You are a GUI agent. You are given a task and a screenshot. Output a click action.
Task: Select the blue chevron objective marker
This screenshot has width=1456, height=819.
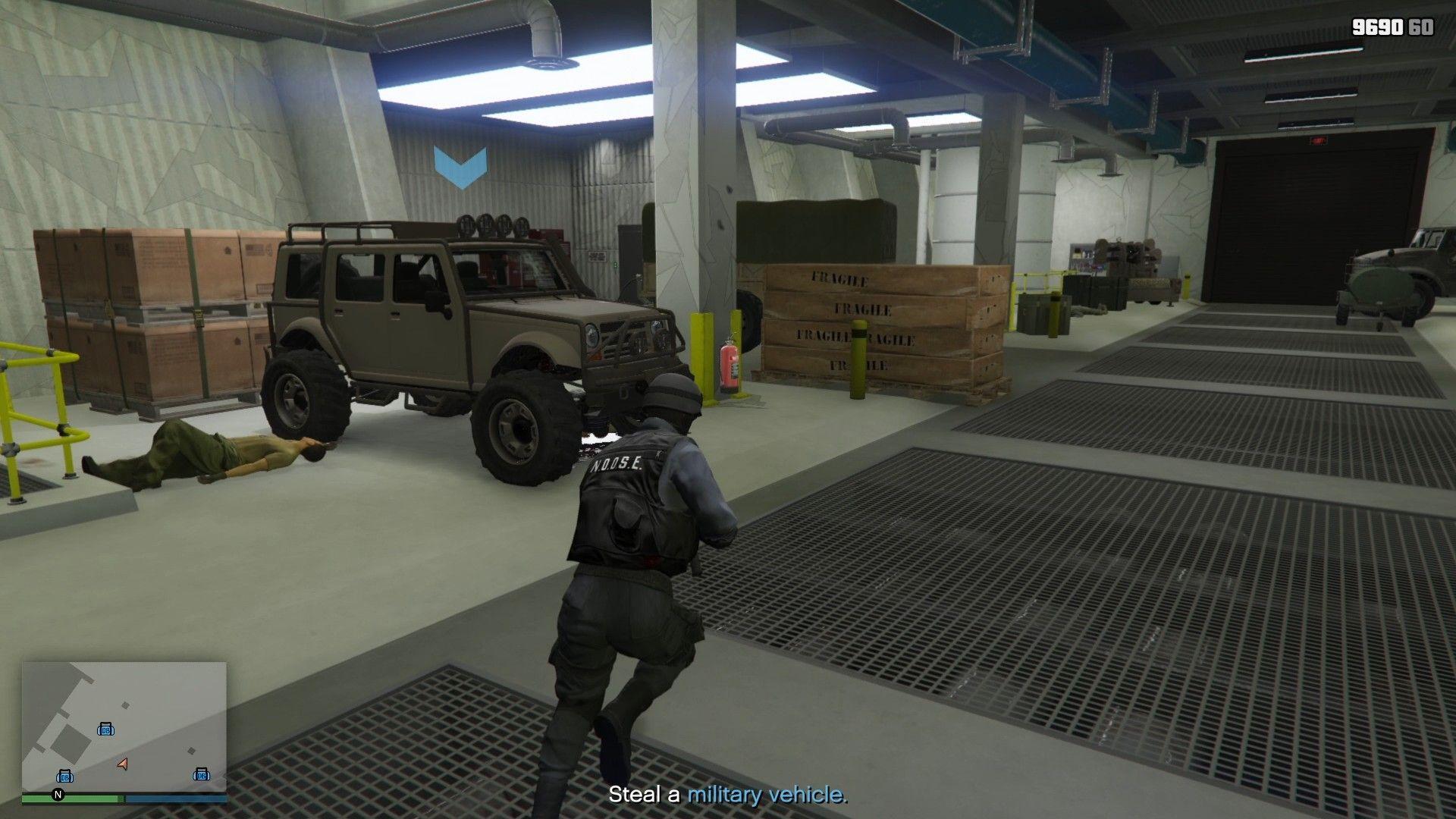(460, 167)
